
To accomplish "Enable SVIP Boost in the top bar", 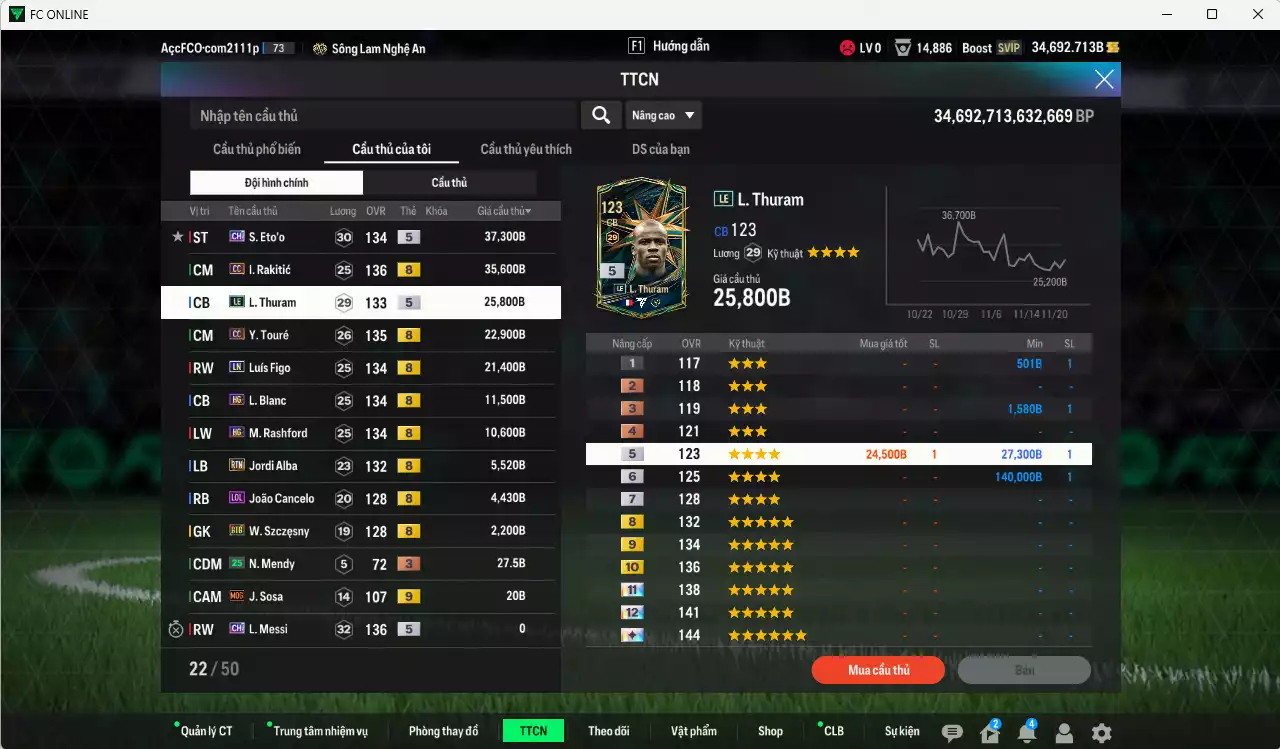I will [x=1010, y=47].
